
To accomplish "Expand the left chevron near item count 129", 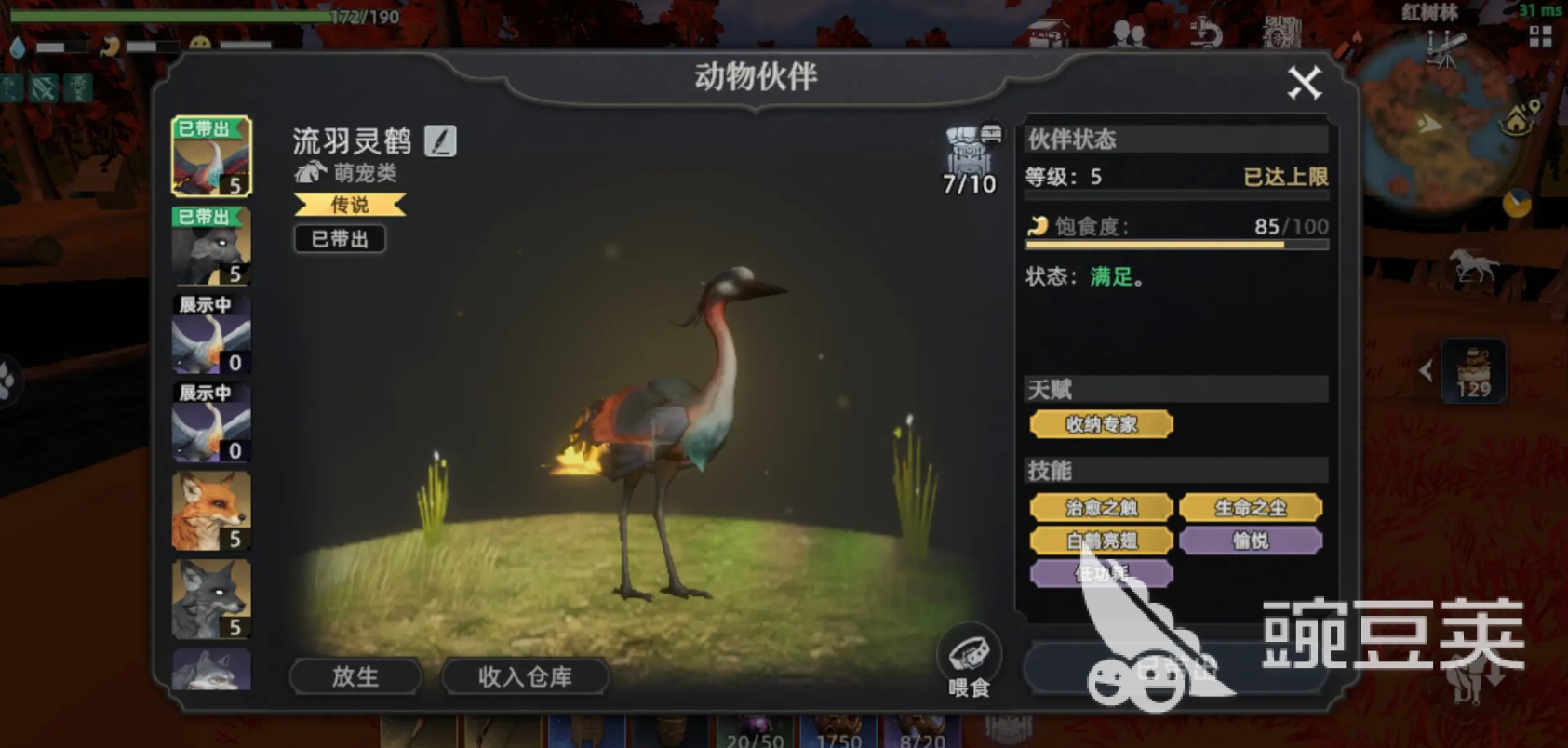I will pos(1427,370).
